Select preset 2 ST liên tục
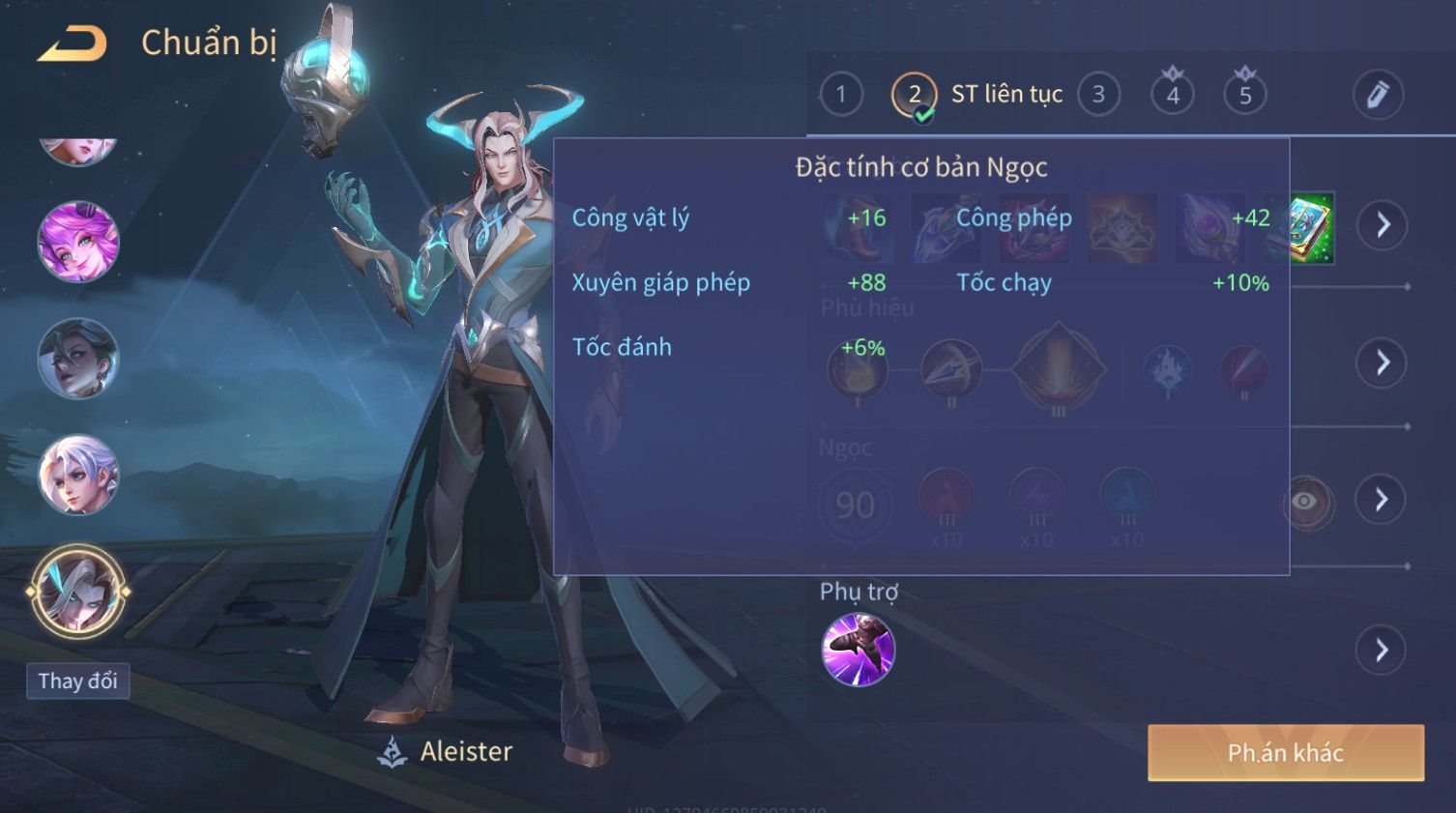The image size is (1456, 813). [978, 95]
